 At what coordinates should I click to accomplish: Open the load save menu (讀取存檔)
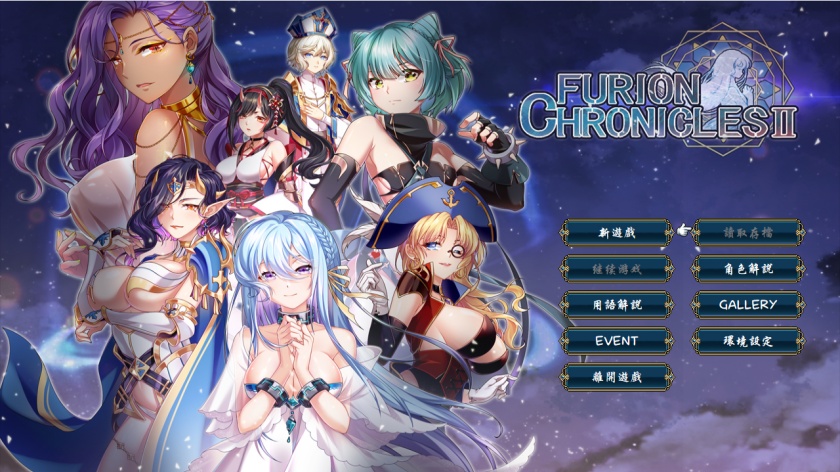(748, 232)
